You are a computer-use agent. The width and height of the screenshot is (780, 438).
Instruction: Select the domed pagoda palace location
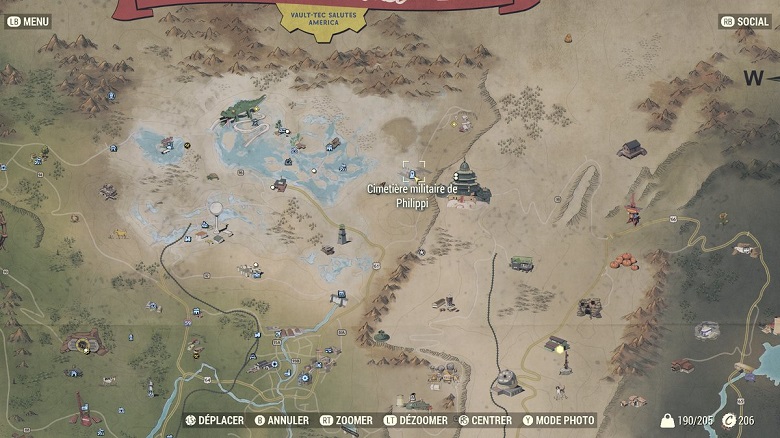click(465, 182)
